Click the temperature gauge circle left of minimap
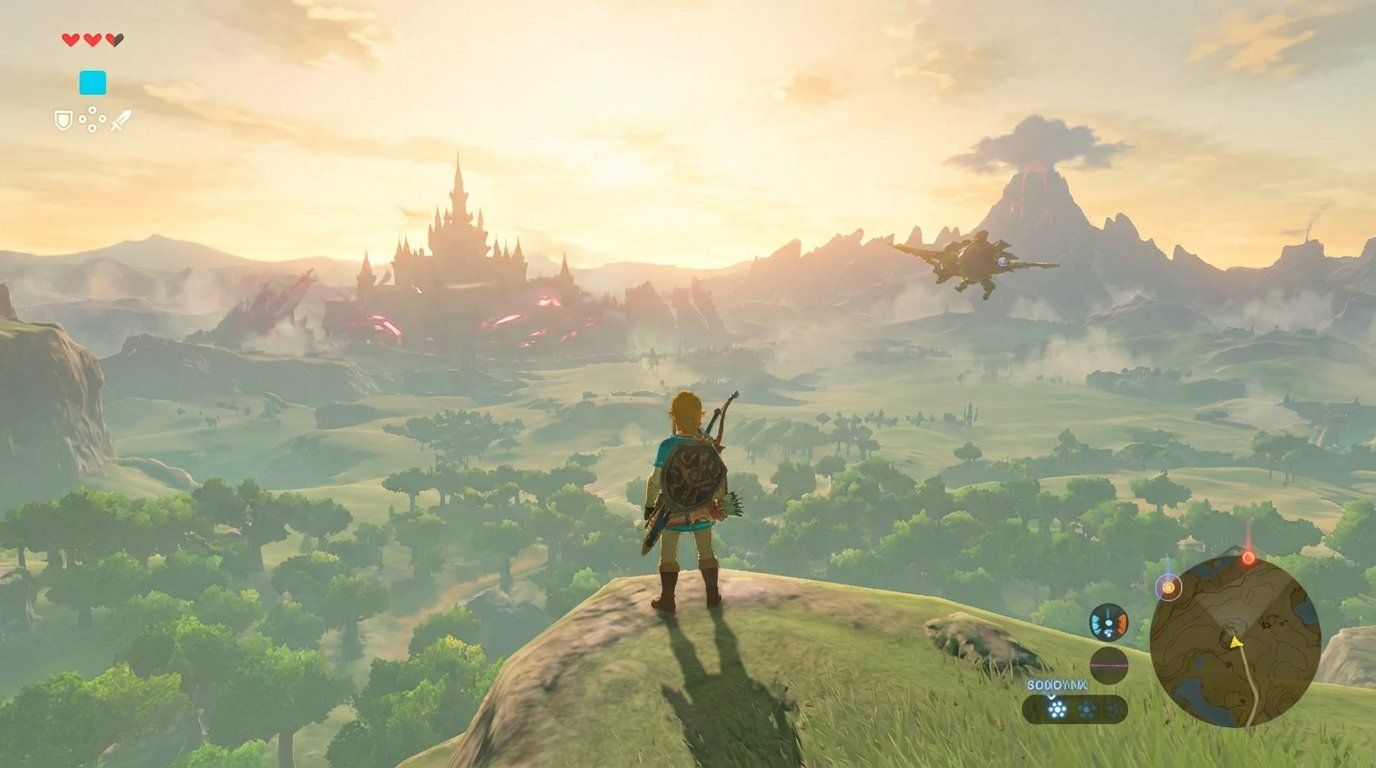Image resolution: width=1376 pixels, height=768 pixels. pyautogui.click(x=1108, y=622)
